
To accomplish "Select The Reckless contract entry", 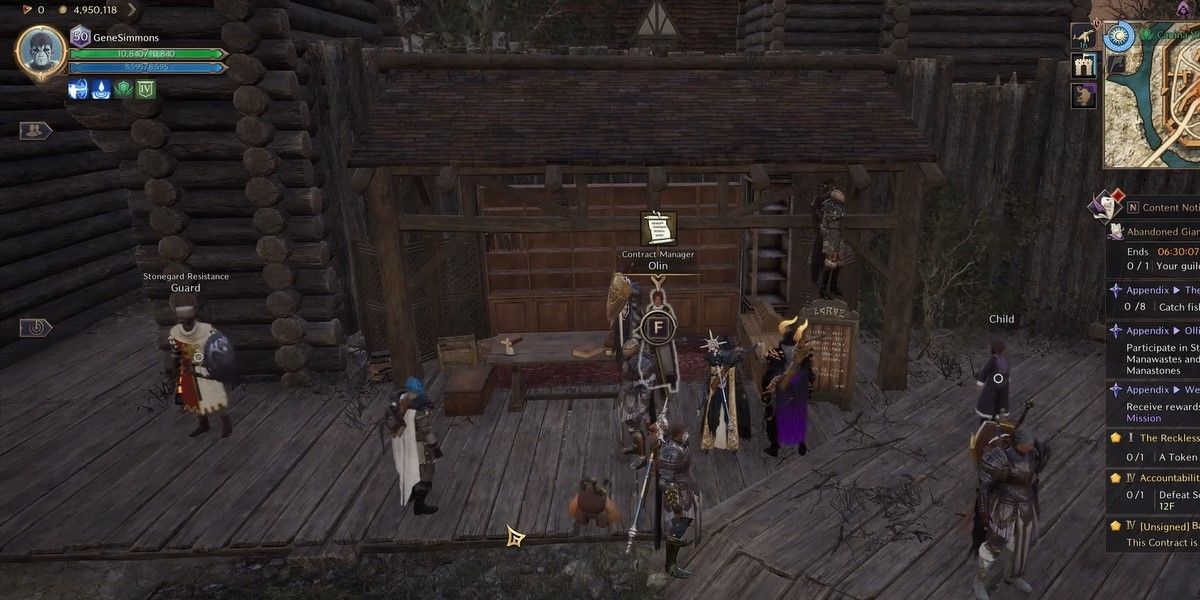I will click(x=1160, y=438).
